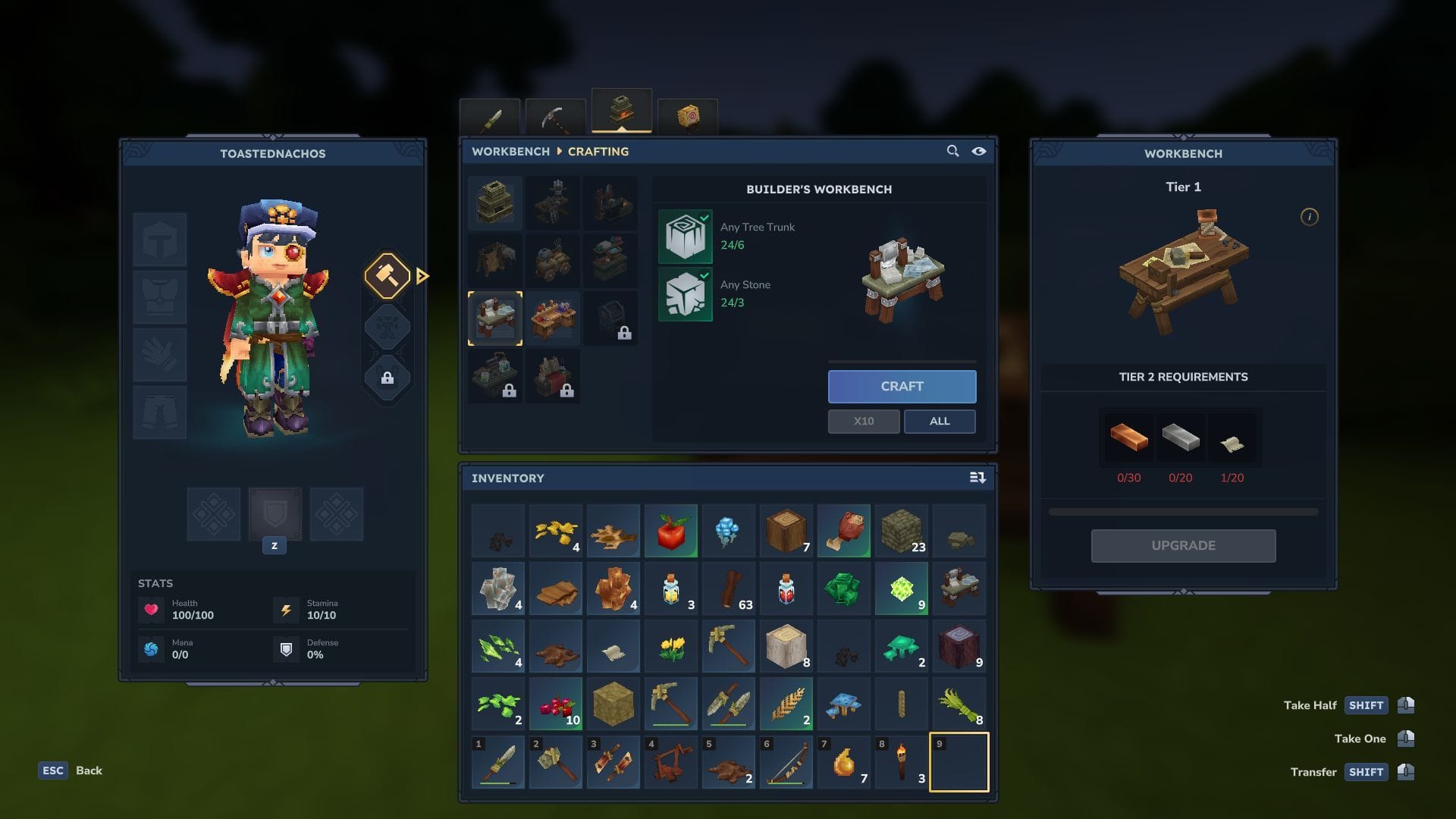
Task: Click the Any Tree Trunk ingredient icon
Action: click(685, 236)
